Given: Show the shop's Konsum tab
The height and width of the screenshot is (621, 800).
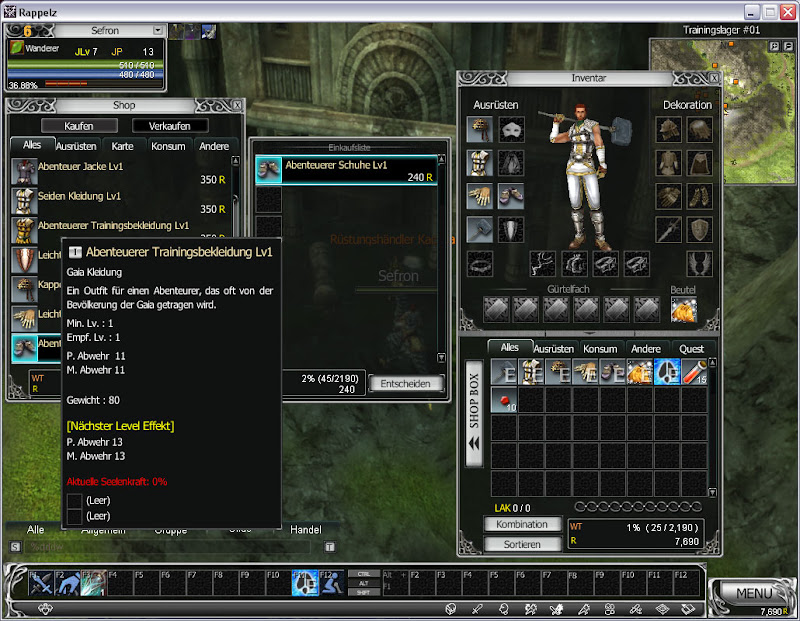Looking at the screenshot, I should (167, 146).
